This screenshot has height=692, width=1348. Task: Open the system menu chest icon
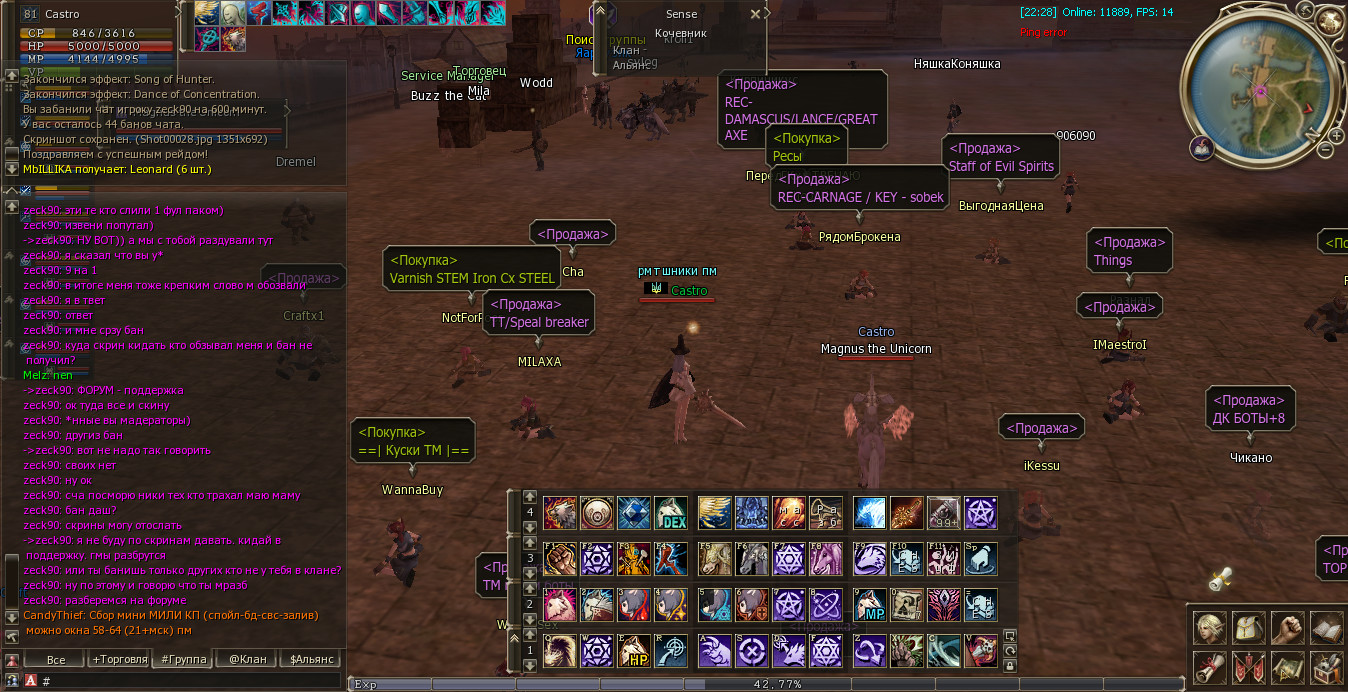(1327, 667)
